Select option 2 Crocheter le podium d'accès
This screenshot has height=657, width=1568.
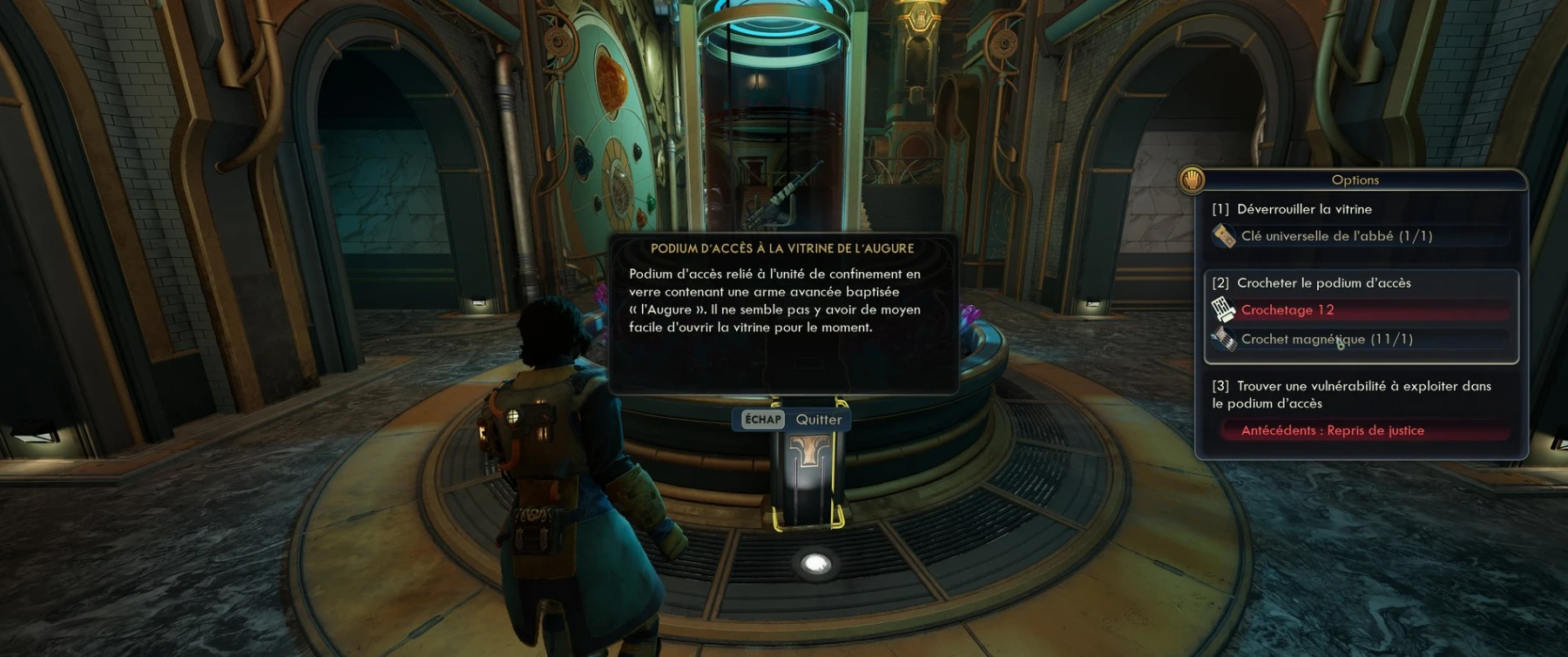(1323, 283)
